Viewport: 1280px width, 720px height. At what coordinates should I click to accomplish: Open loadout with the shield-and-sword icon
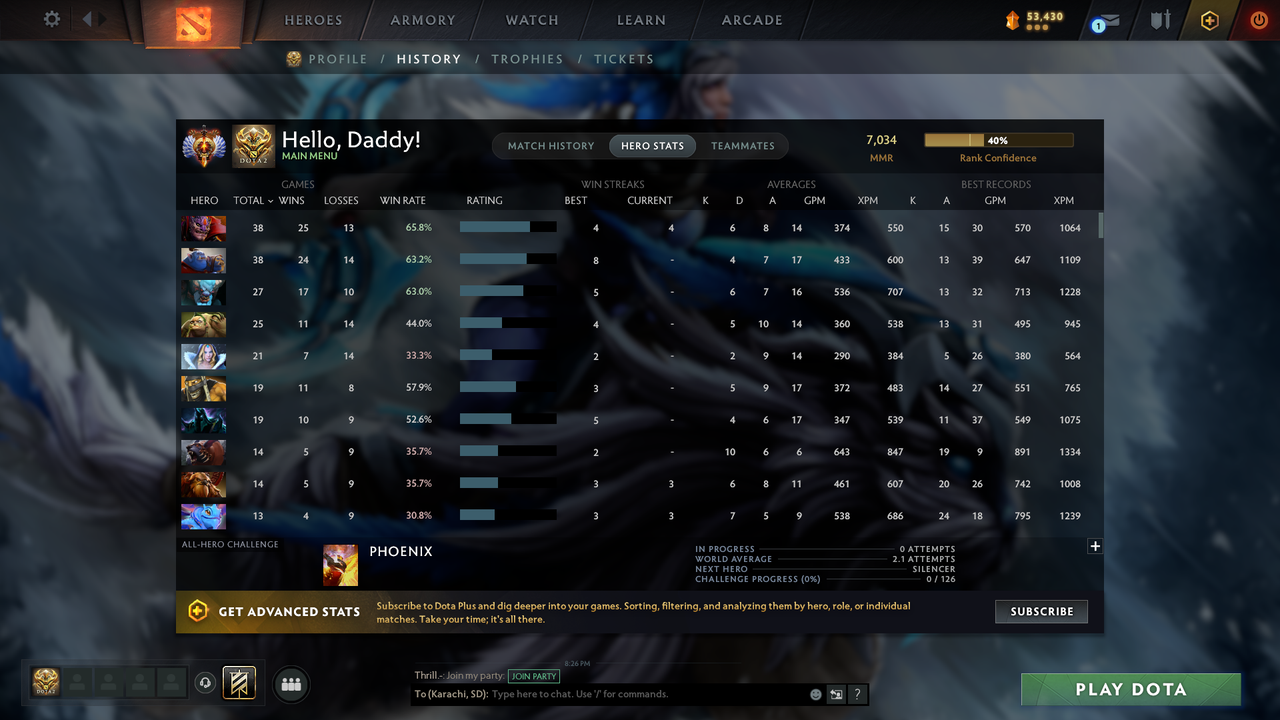[x=1159, y=19]
